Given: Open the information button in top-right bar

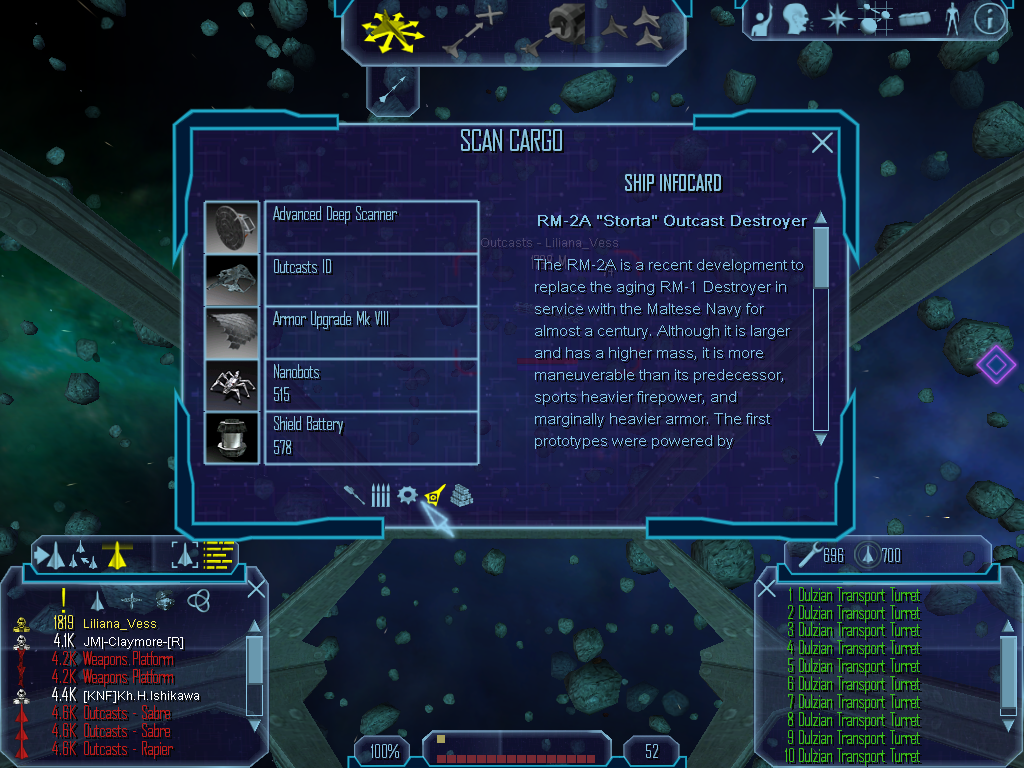Looking at the screenshot, I should point(990,19).
